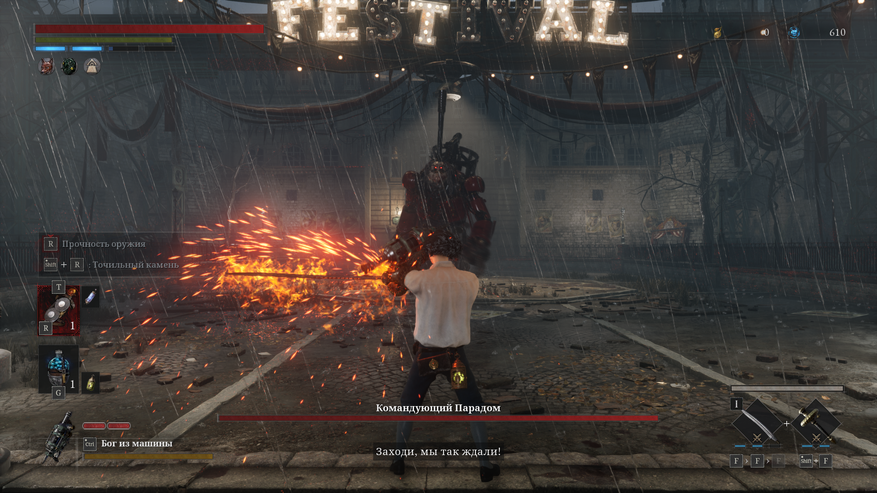Screen dimensions: 877x493
Task: Activate the Legion Arm icon beside Бог из машины
Action: (x=61, y=438)
